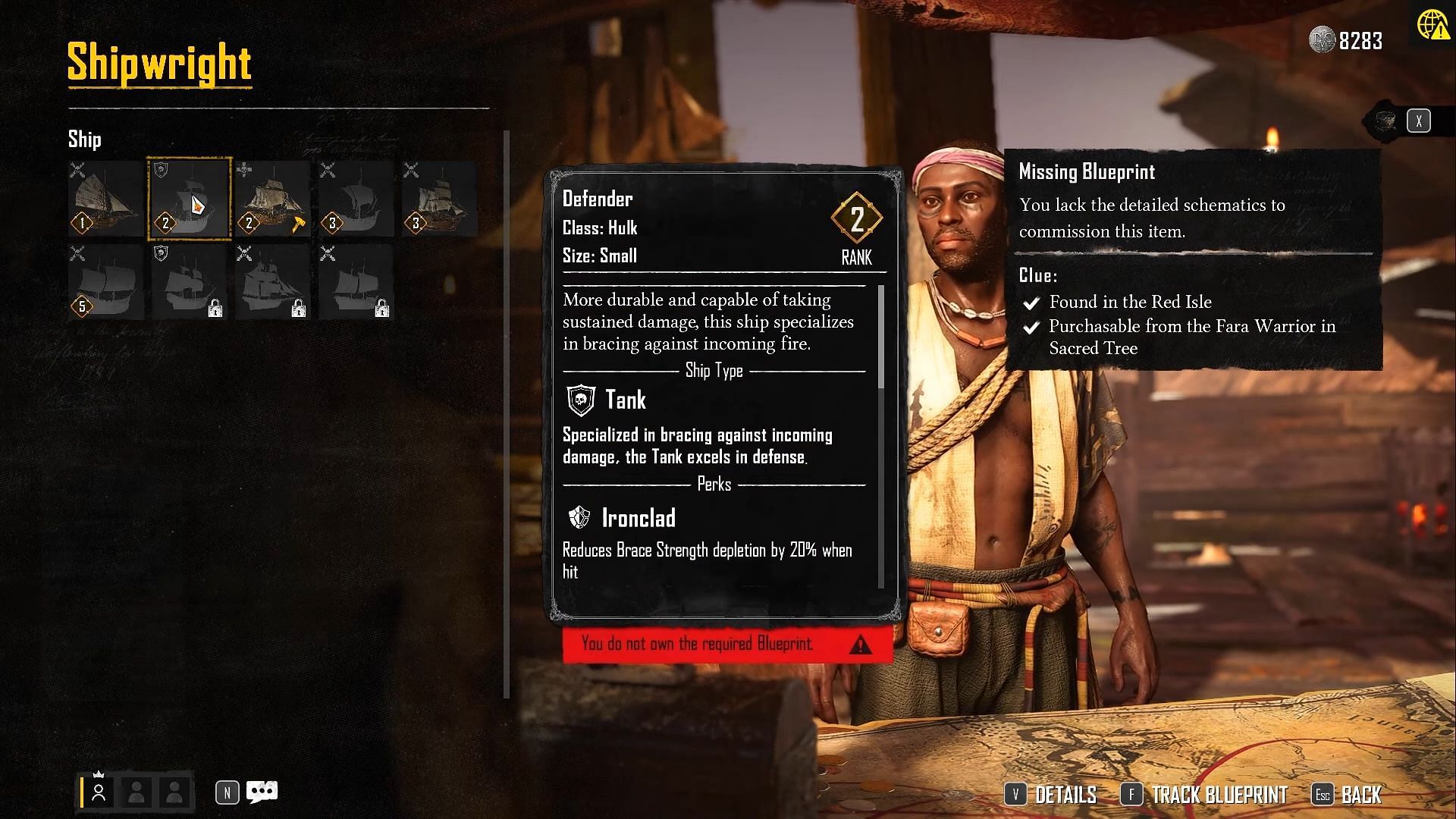The height and width of the screenshot is (819, 1456).
Task: Select the greyed-out rank 3 ship silhouette
Action: [x=356, y=199]
